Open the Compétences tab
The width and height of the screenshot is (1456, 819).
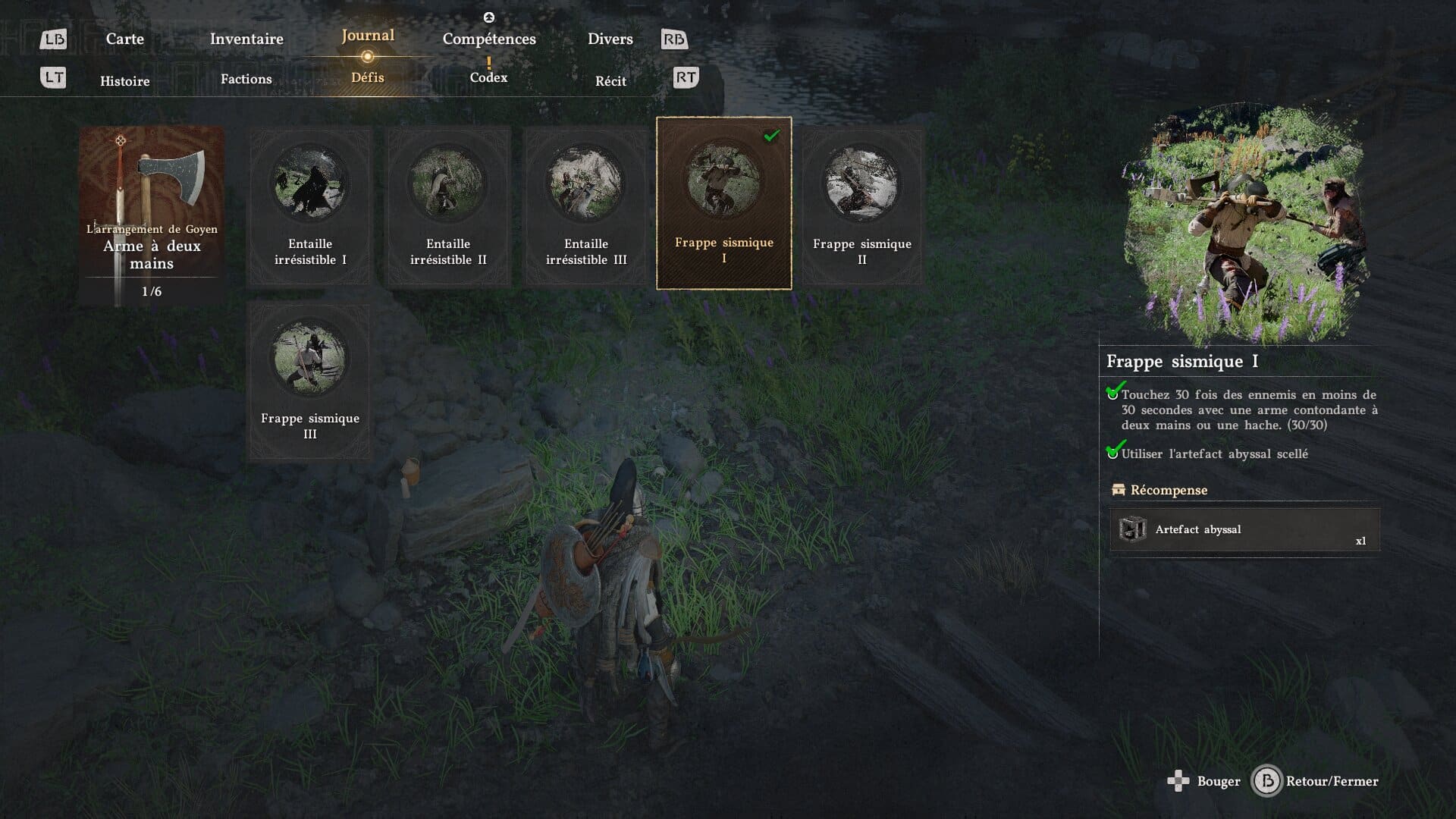pyautogui.click(x=489, y=39)
